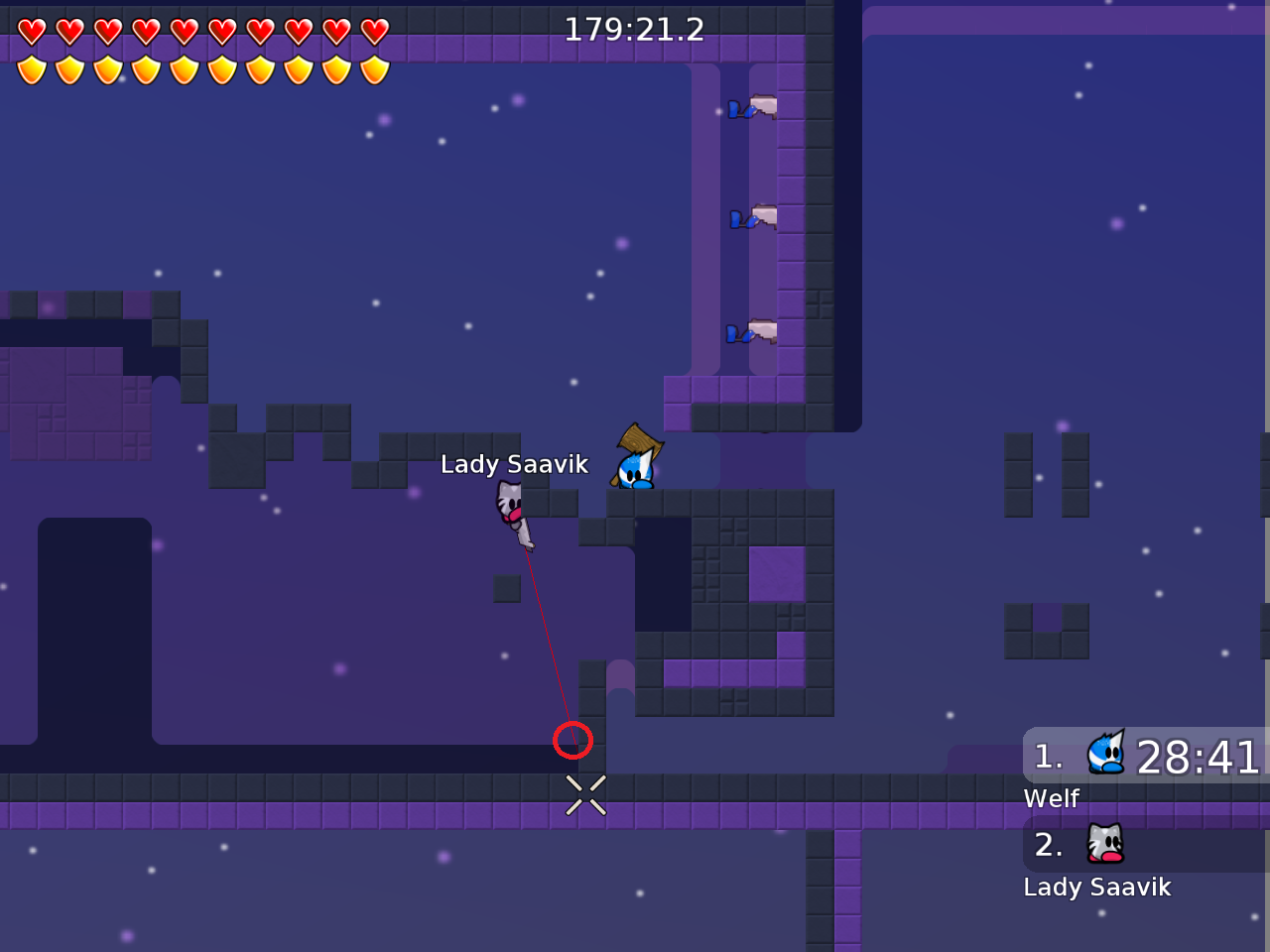Select the Lady Saavik name label above the tee
Screen dimensions: 1270x952
pyautogui.click(x=514, y=463)
